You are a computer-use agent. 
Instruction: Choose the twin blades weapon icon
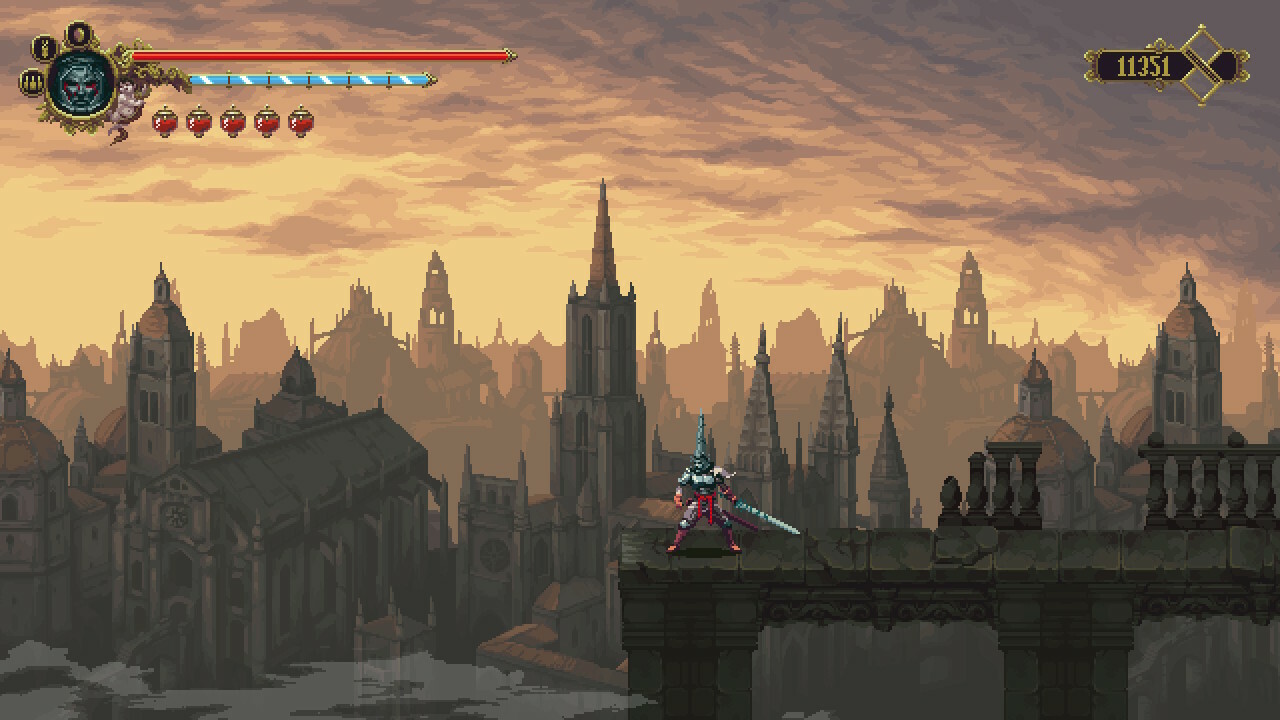[32, 82]
